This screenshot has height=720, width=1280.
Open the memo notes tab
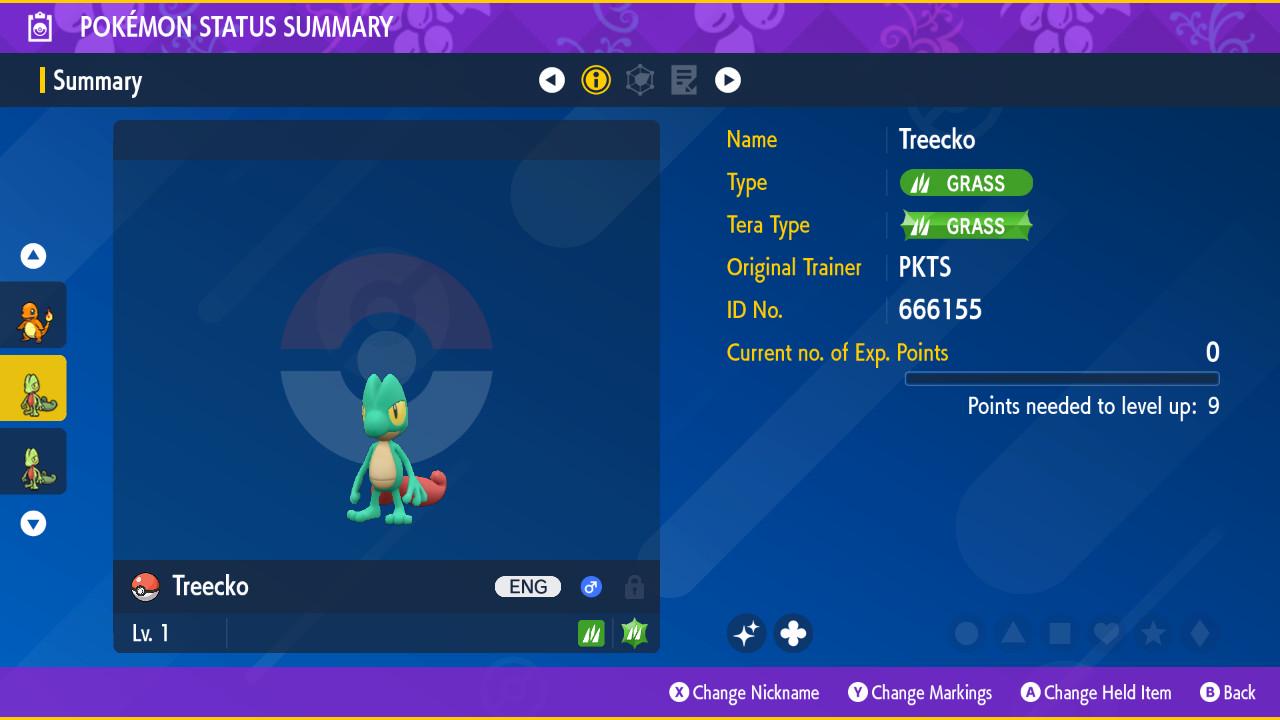[684, 80]
